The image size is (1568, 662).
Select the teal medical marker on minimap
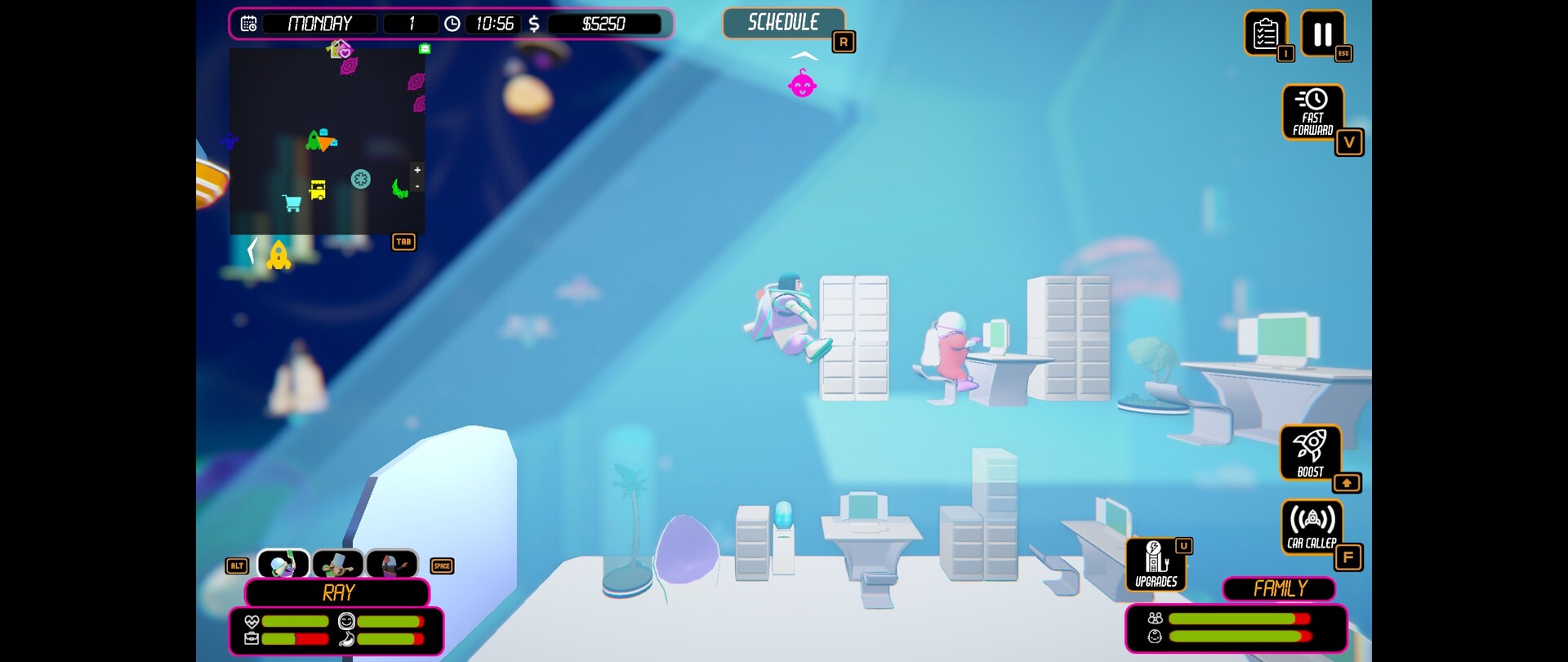[360, 179]
